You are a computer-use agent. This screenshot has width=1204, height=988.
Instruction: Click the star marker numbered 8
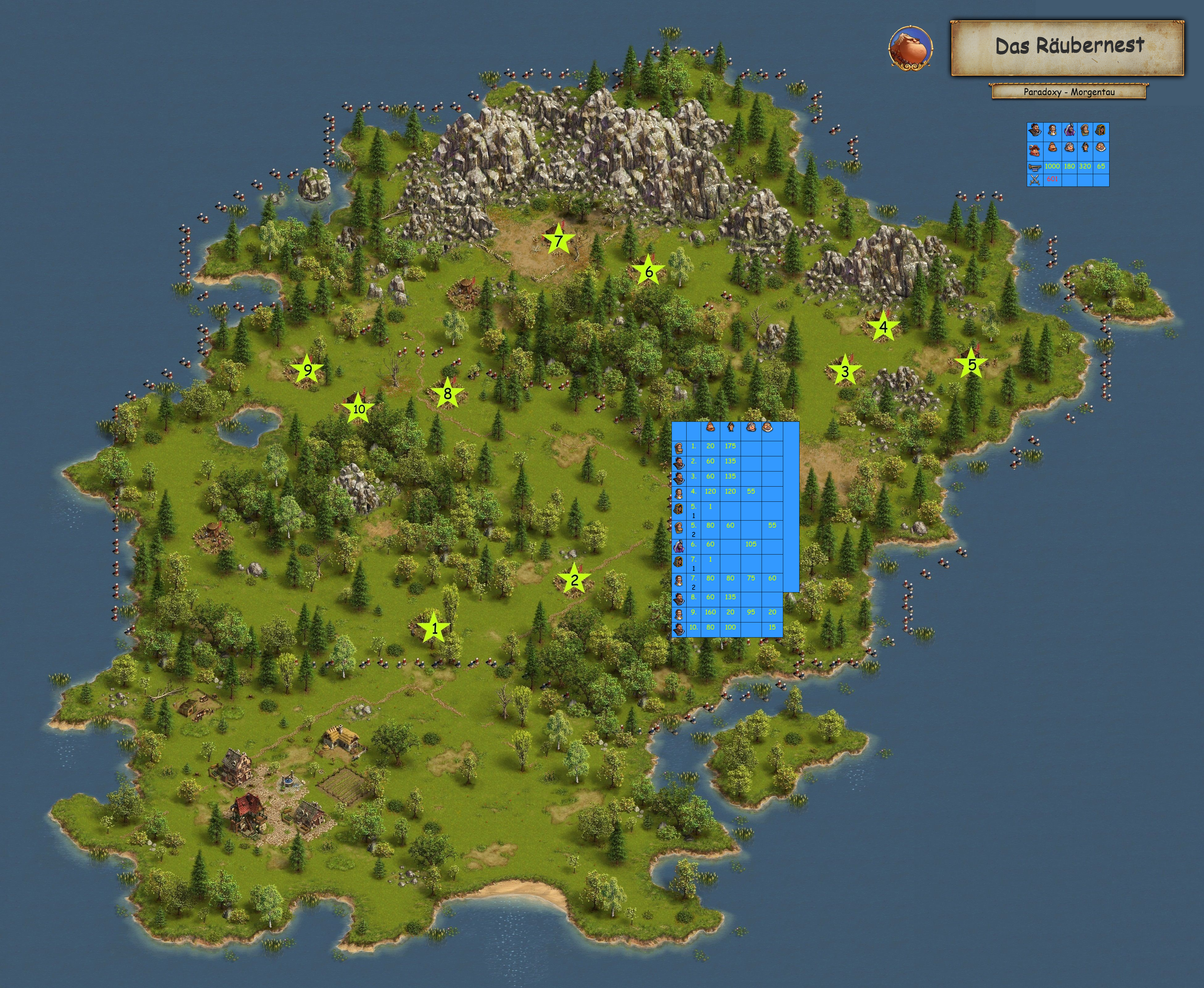click(448, 393)
